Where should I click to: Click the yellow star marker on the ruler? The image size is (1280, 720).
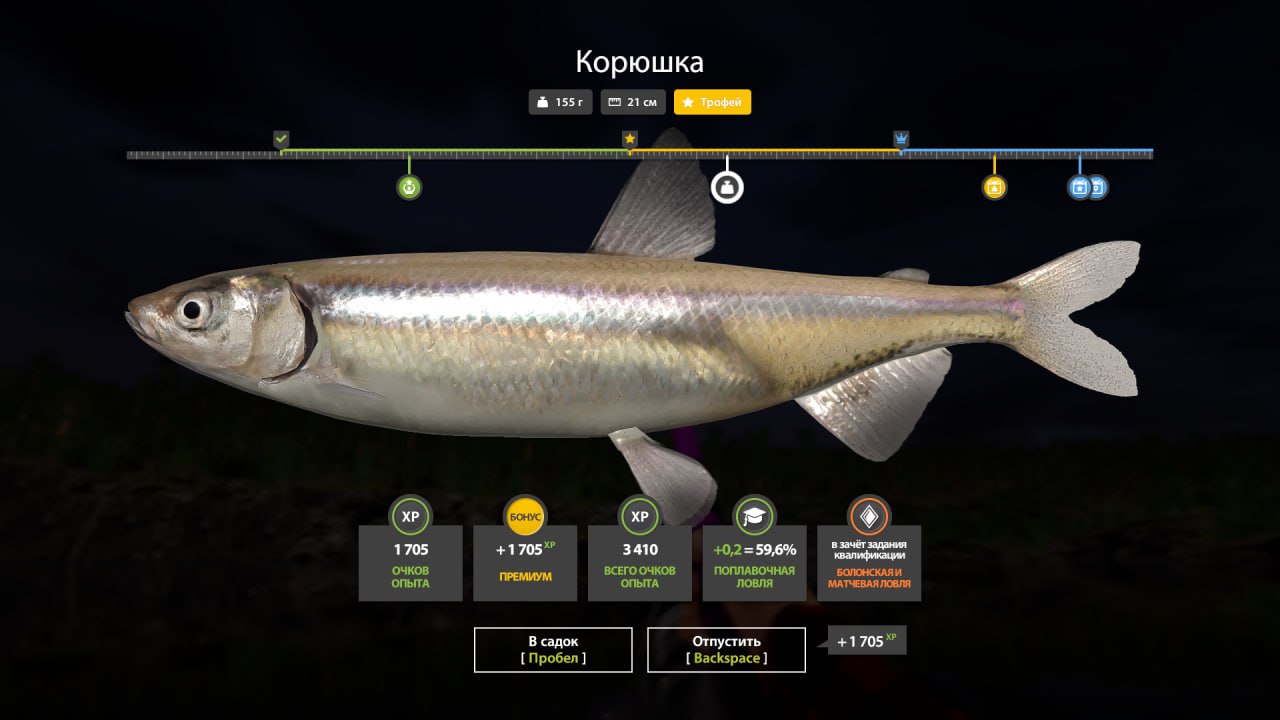pyautogui.click(x=630, y=138)
